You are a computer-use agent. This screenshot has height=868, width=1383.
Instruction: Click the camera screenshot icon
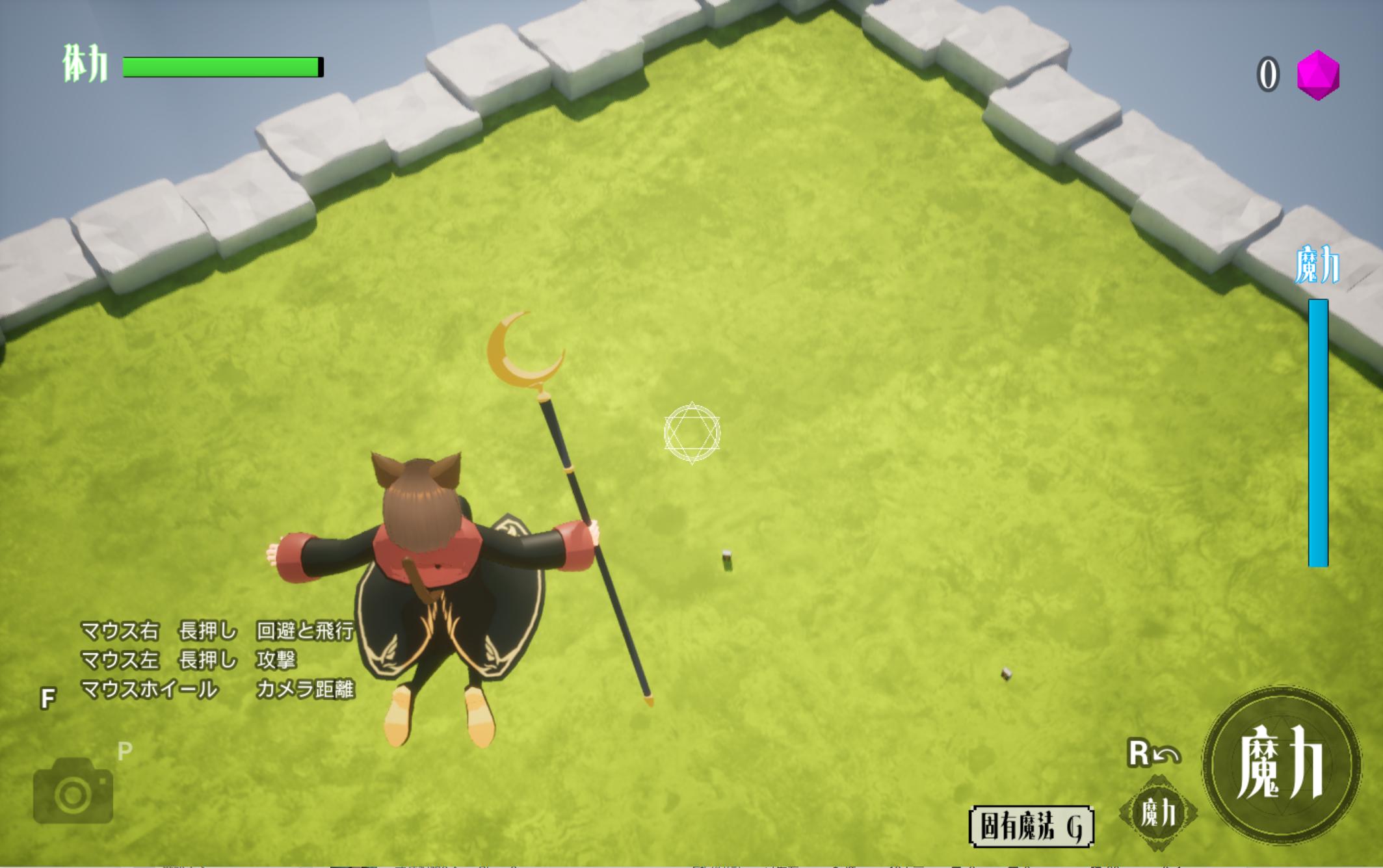click(x=73, y=792)
